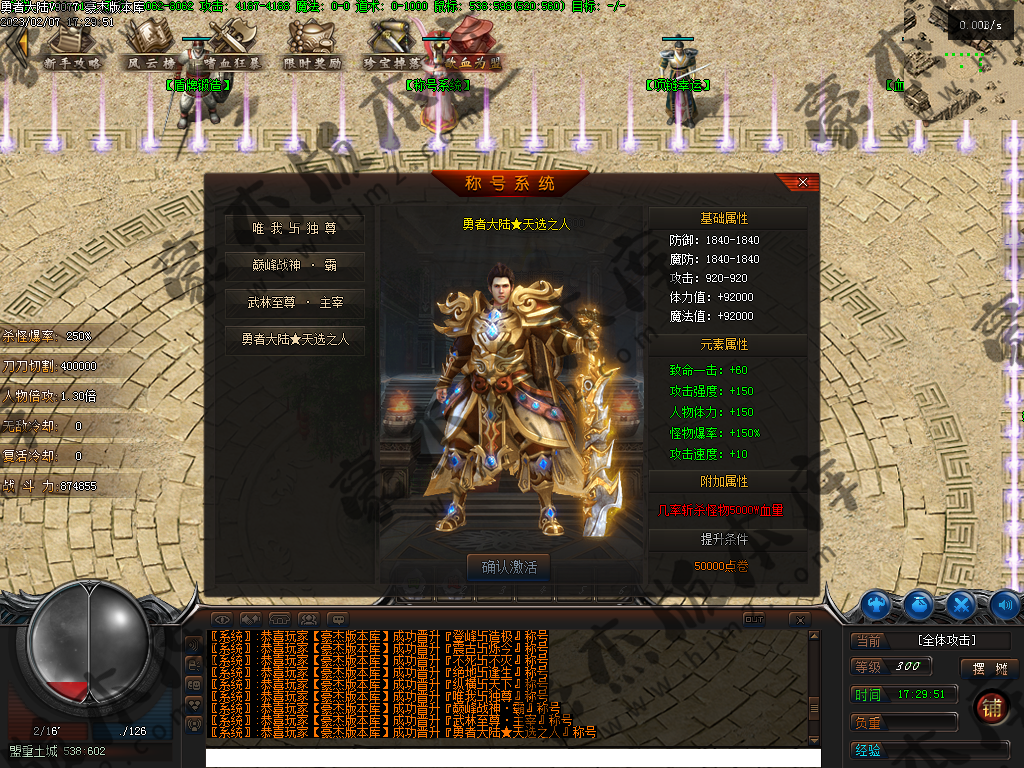Open the 风云榜 ranking board

click(150, 45)
